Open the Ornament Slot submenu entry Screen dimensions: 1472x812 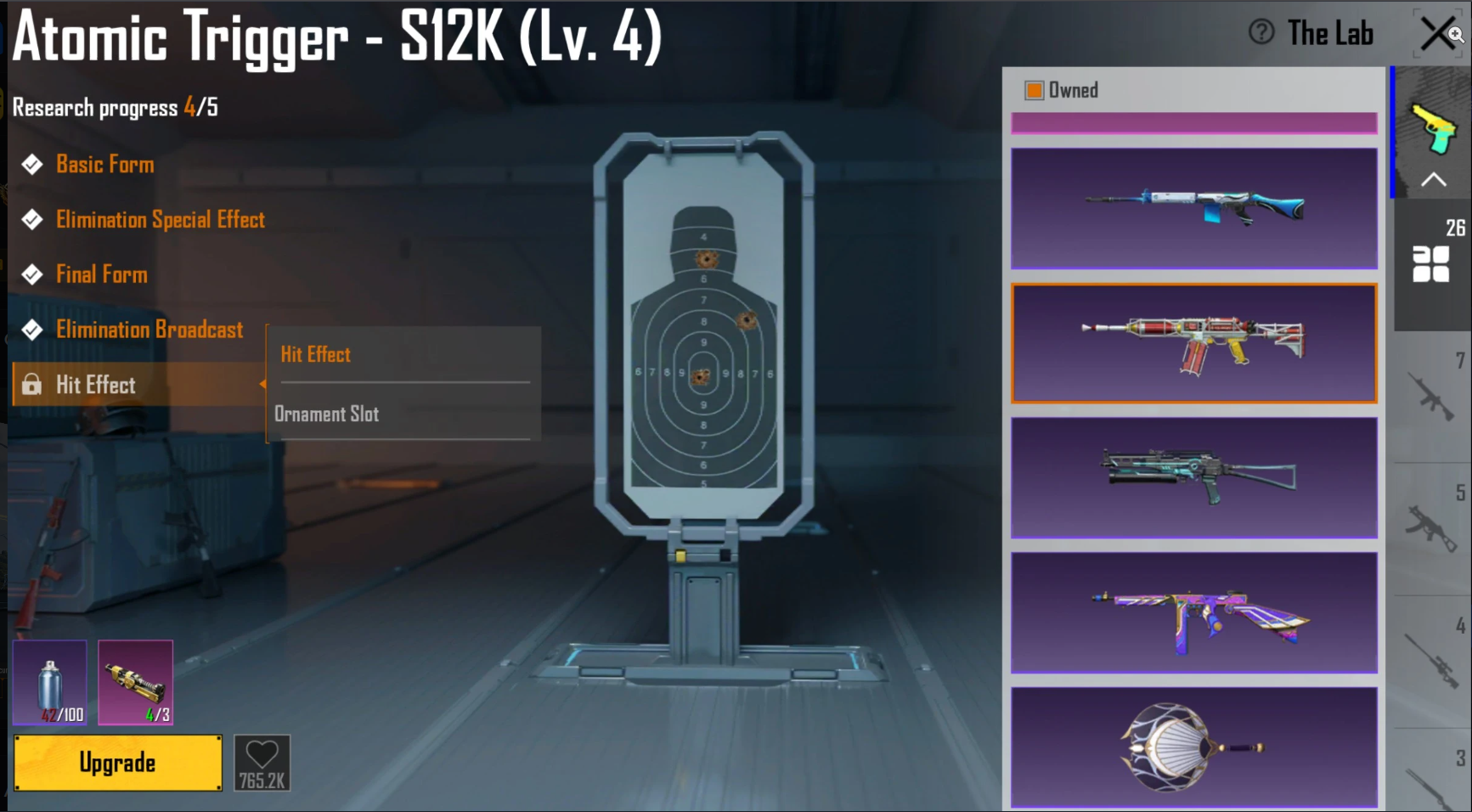[x=327, y=414]
